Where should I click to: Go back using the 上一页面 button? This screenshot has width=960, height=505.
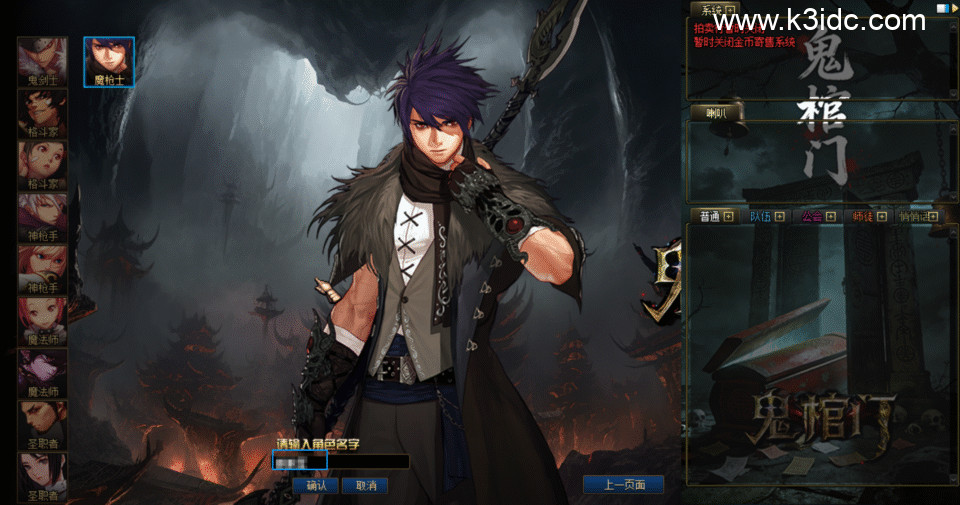[623, 485]
